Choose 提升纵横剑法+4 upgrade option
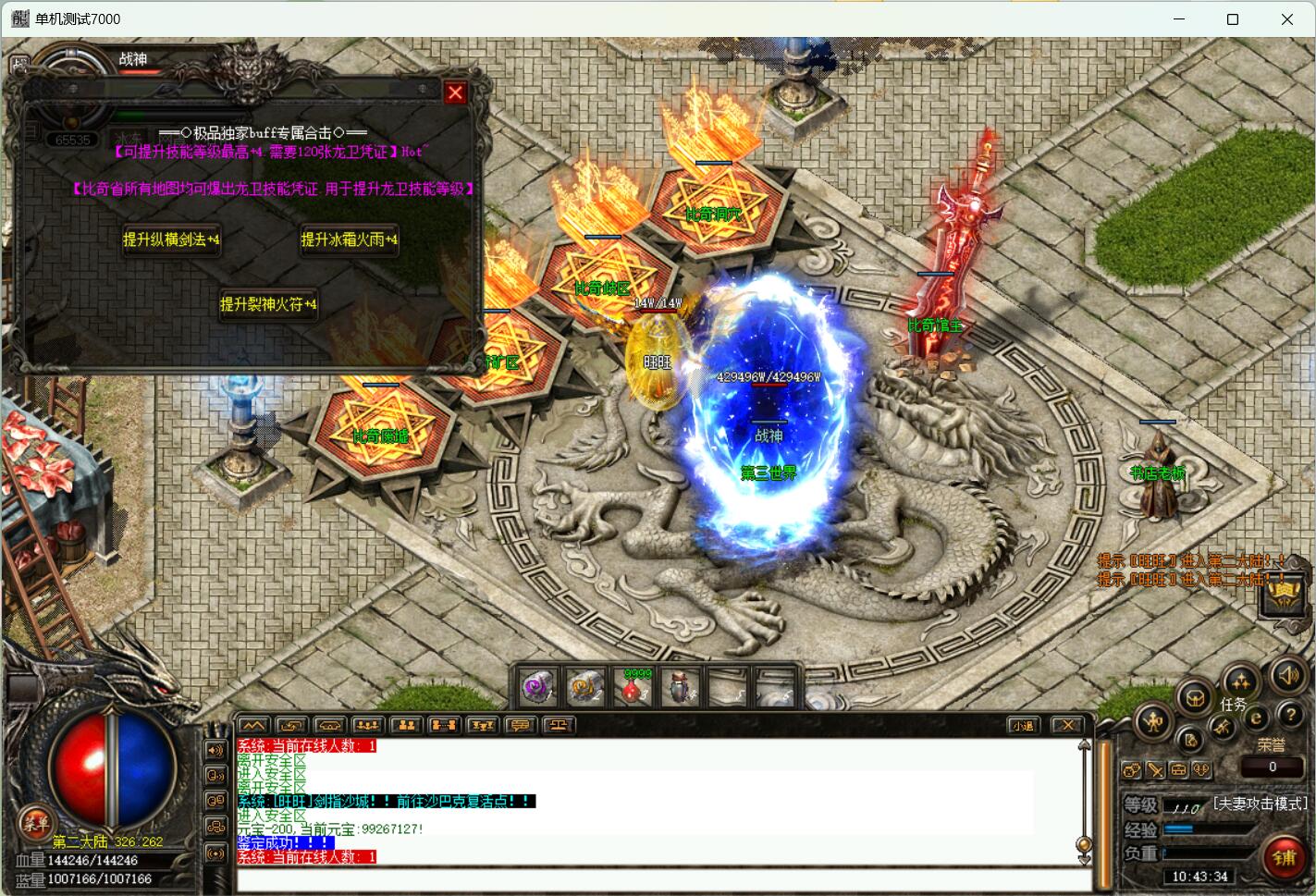This screenshot has width=1316, height=896. (x=171, y=240)
